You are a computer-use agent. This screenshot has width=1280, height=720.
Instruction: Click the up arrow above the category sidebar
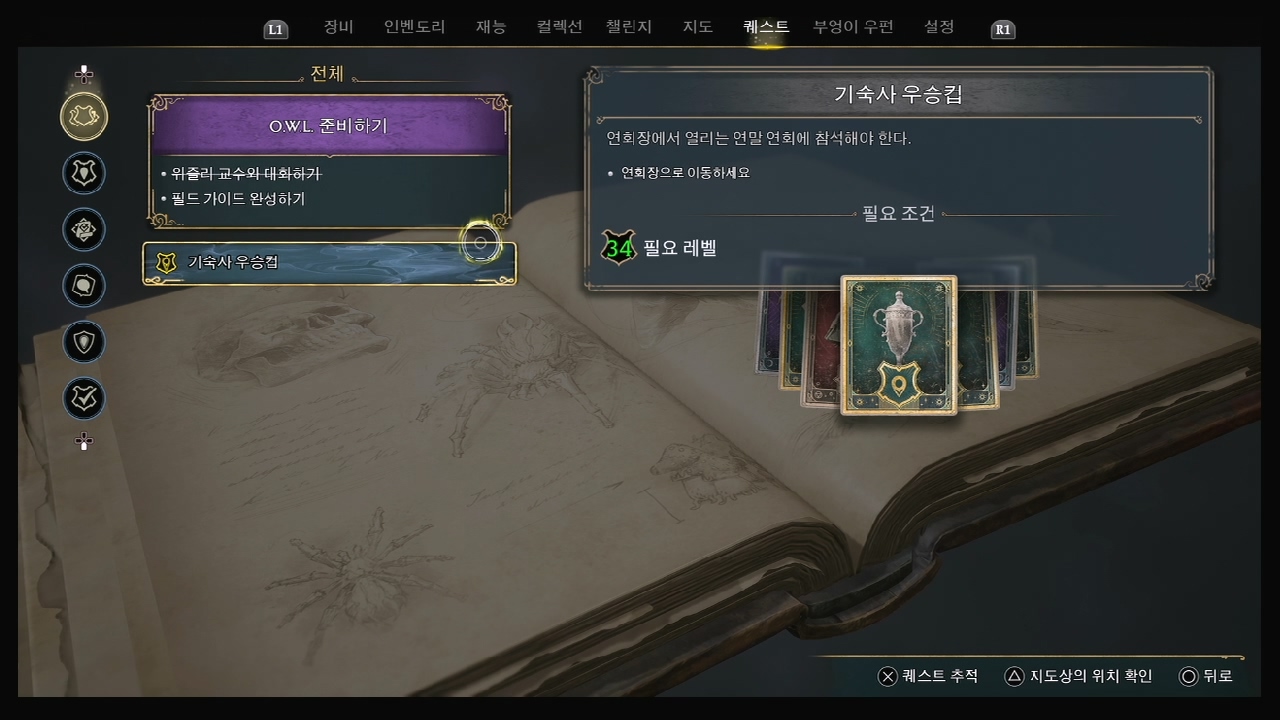pos(84,73)
